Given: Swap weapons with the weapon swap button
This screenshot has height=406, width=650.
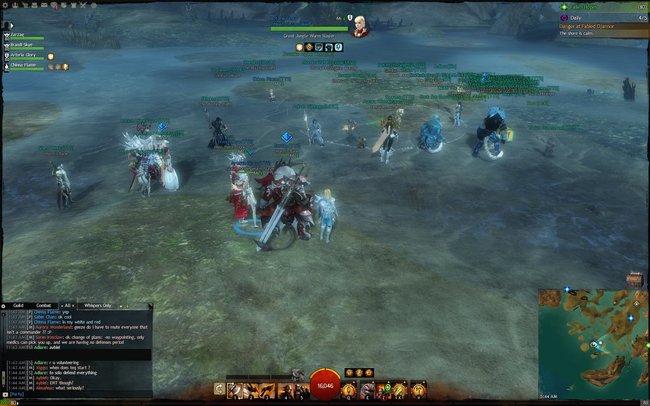Looking at the screenshot, I should pyautogui.click(x=219, y=388).
